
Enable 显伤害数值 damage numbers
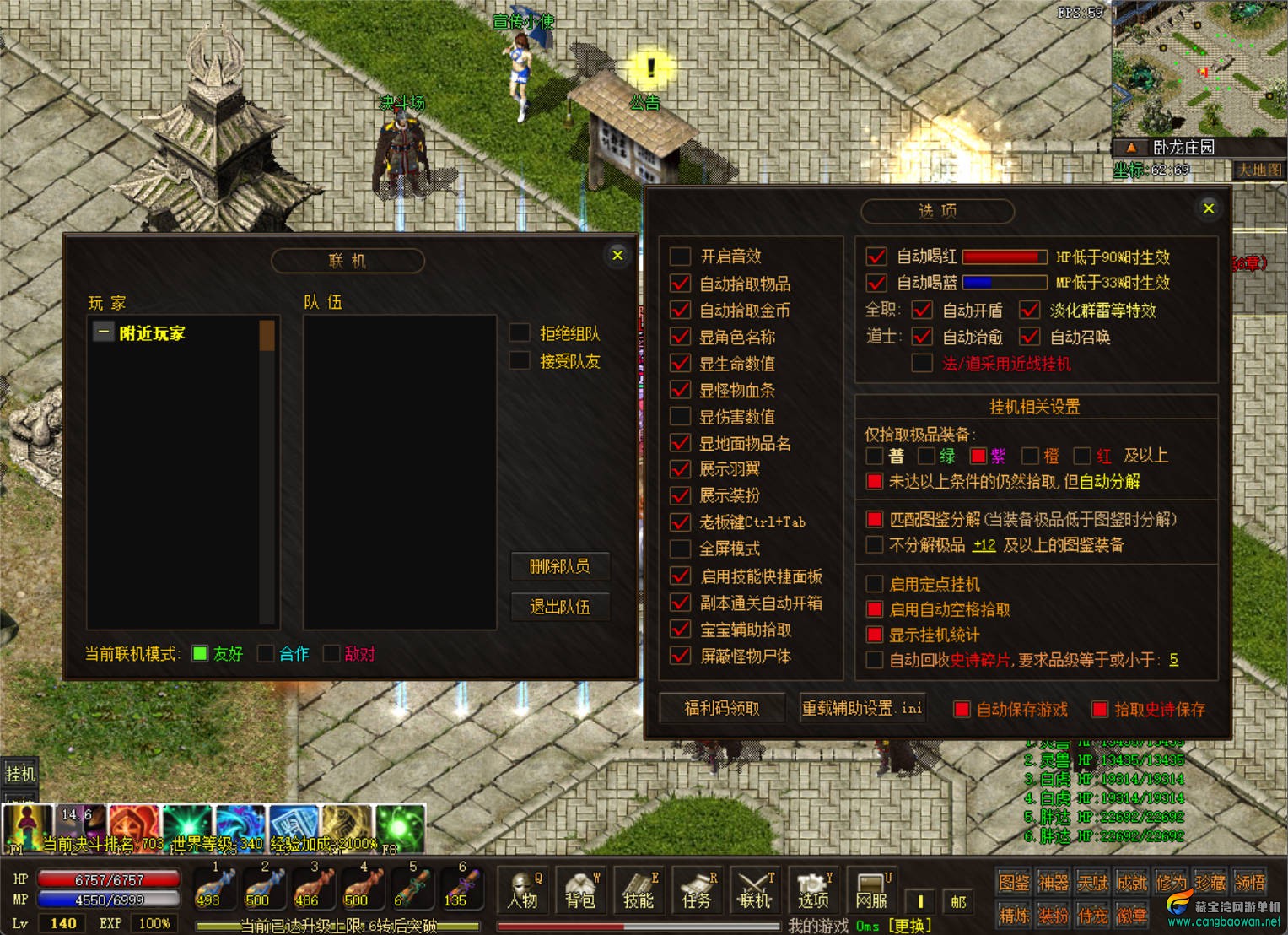tap(681, 416)
